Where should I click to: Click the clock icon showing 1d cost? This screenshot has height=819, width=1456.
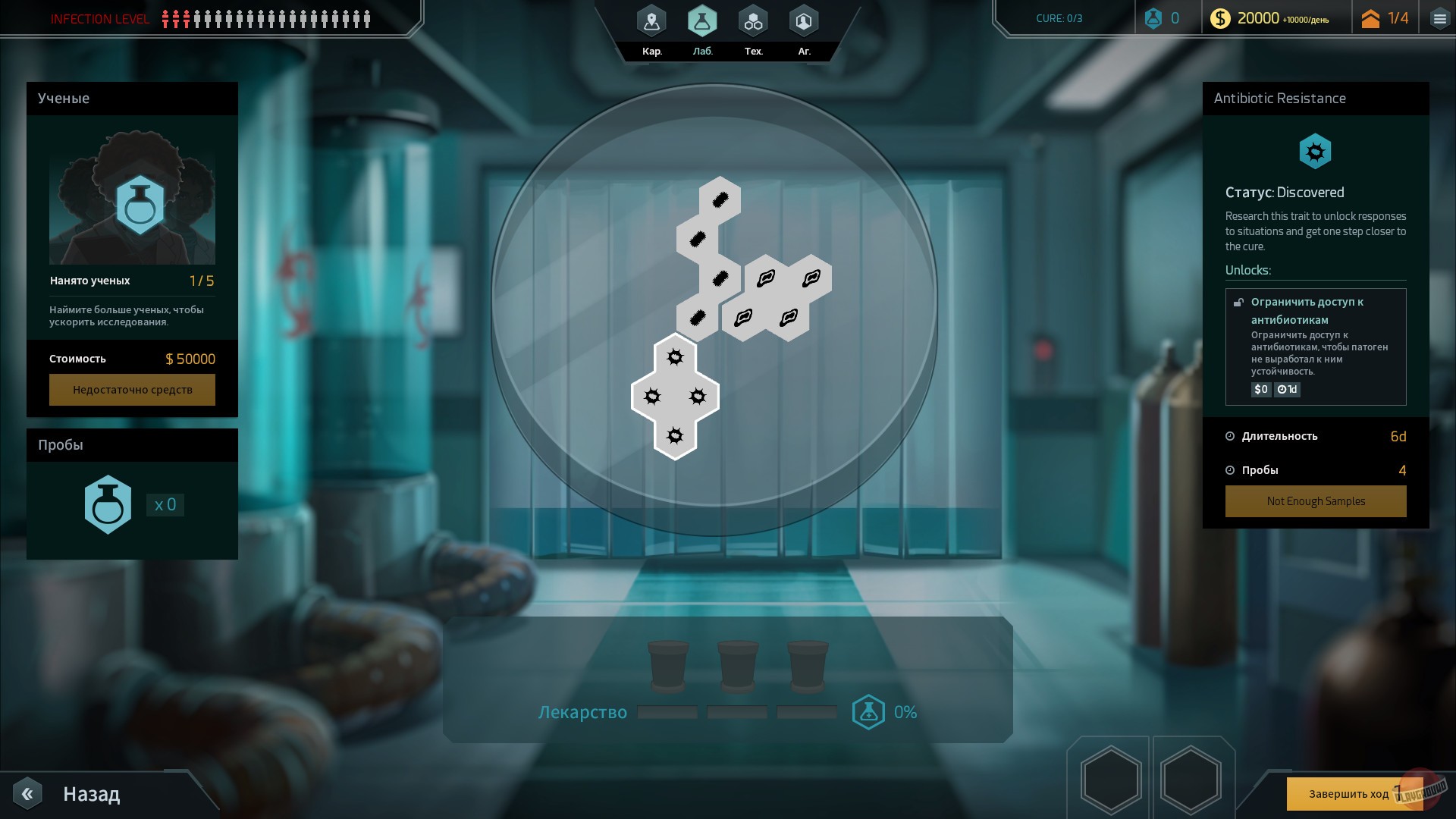point(1284,389)
